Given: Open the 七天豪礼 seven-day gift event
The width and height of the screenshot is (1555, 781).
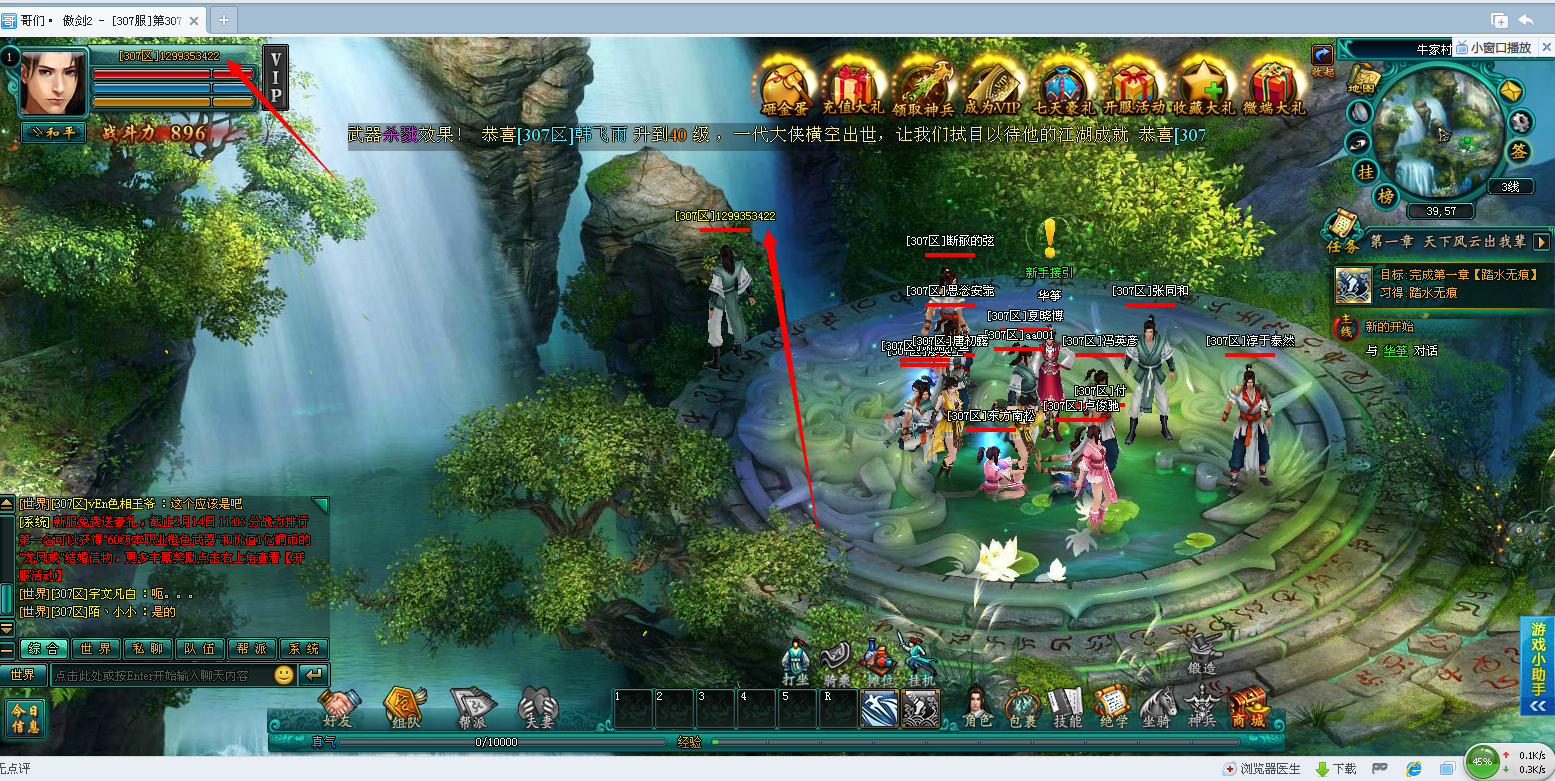Looking at the screenshot, I should click(x=1066, y=84).
